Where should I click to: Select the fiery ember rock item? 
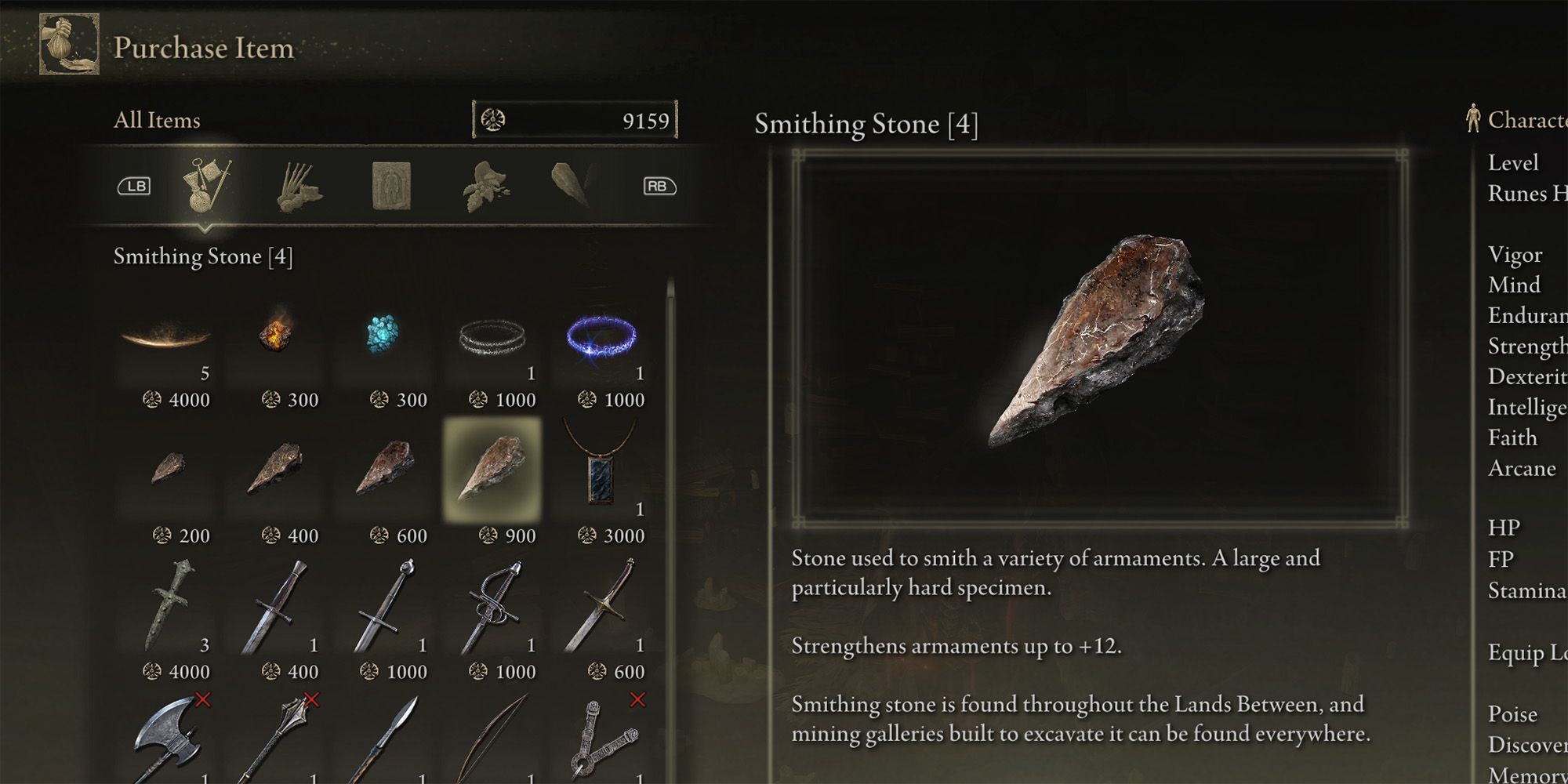[x=275, y=333]
